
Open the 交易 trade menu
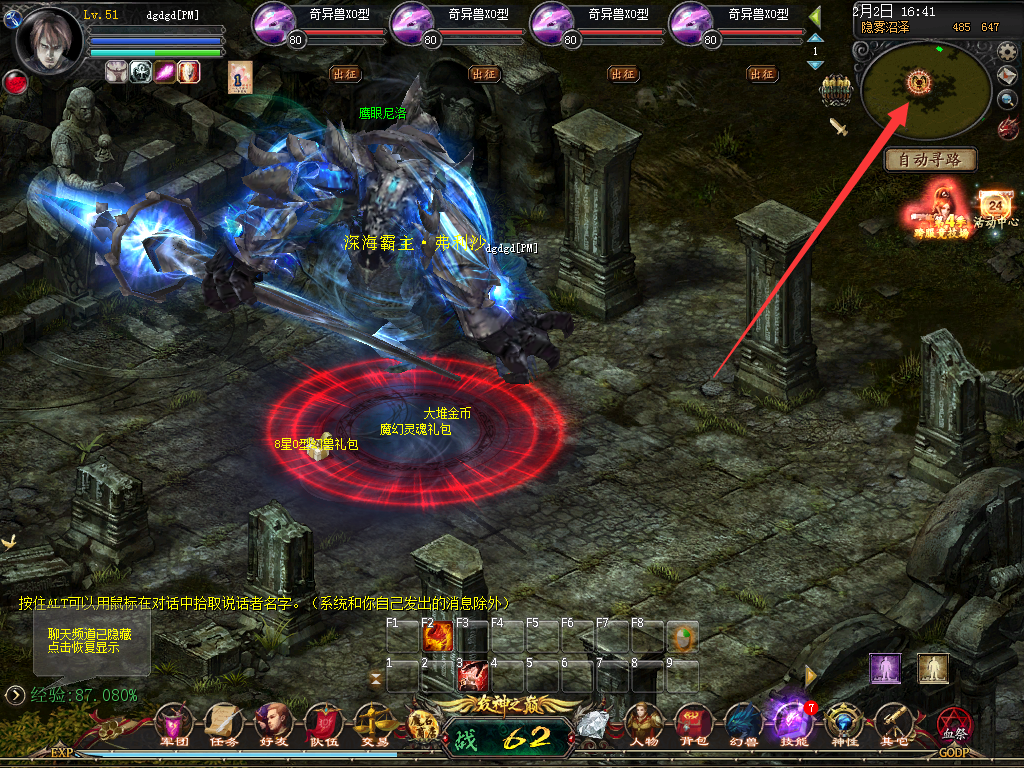tap(374, 722)
